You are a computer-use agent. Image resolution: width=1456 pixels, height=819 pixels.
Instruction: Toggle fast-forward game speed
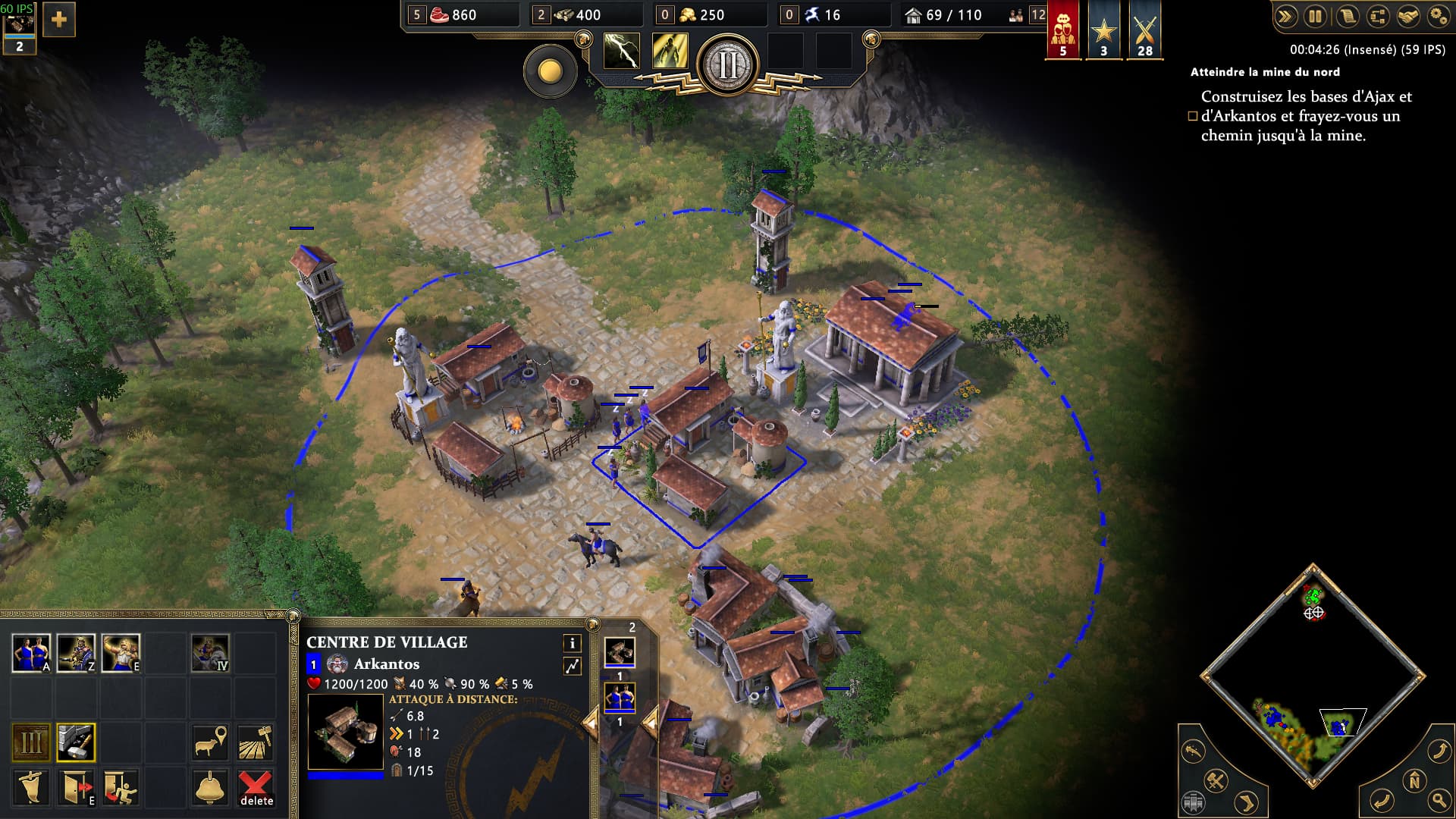click(x=1285, y=16)
